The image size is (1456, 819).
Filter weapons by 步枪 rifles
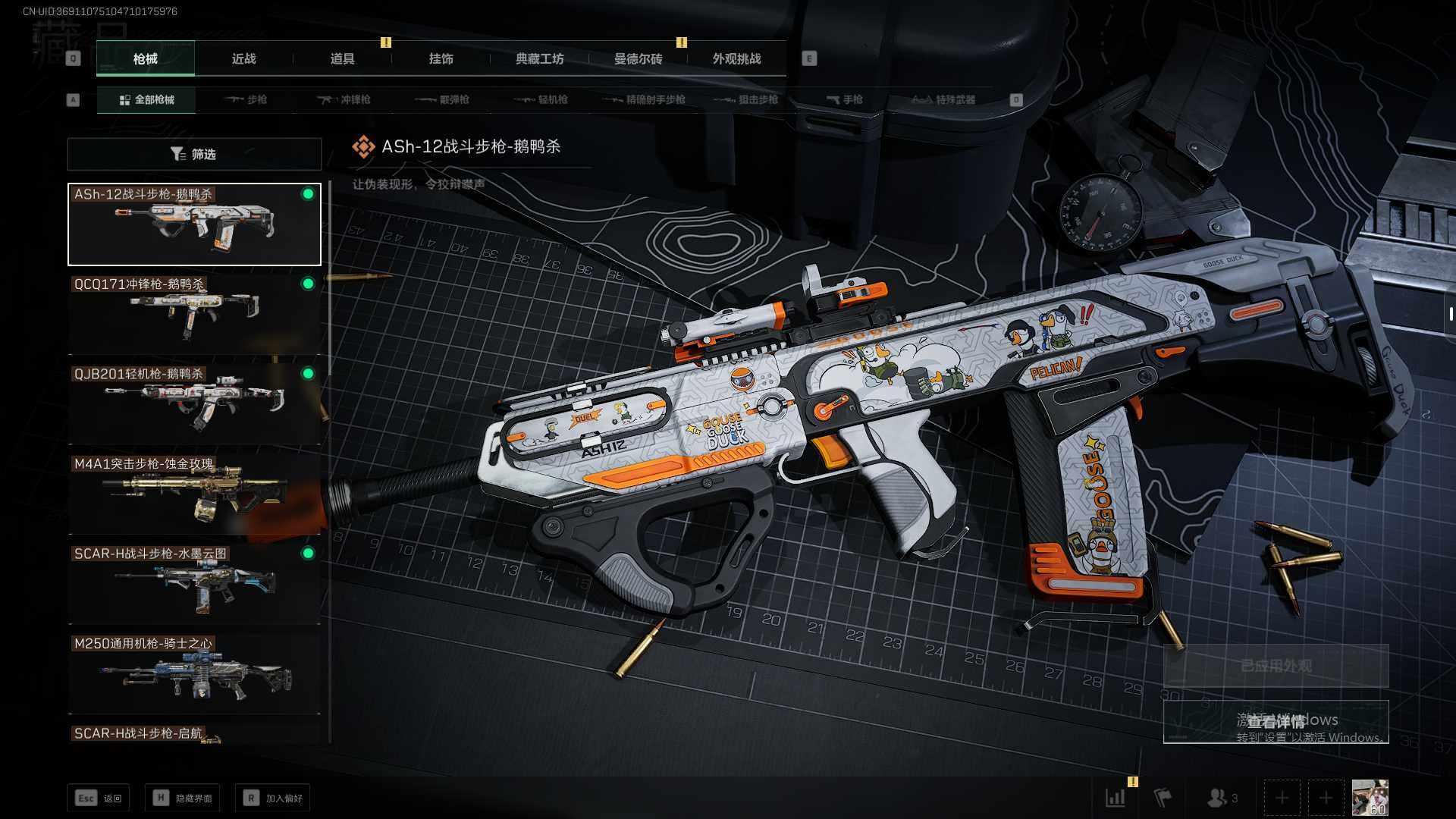246,100
